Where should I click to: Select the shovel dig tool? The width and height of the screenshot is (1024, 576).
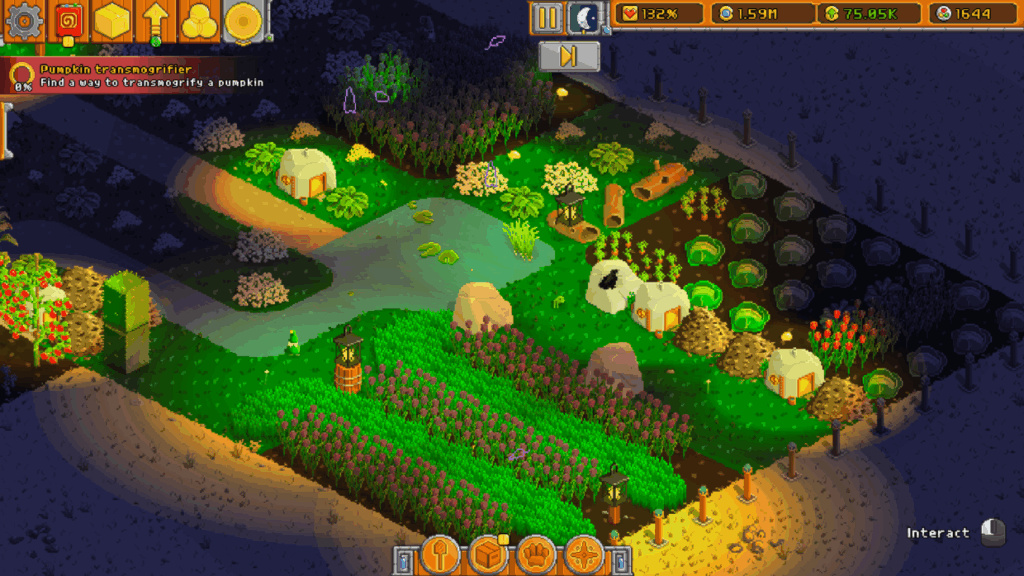(x=440, y=553)
